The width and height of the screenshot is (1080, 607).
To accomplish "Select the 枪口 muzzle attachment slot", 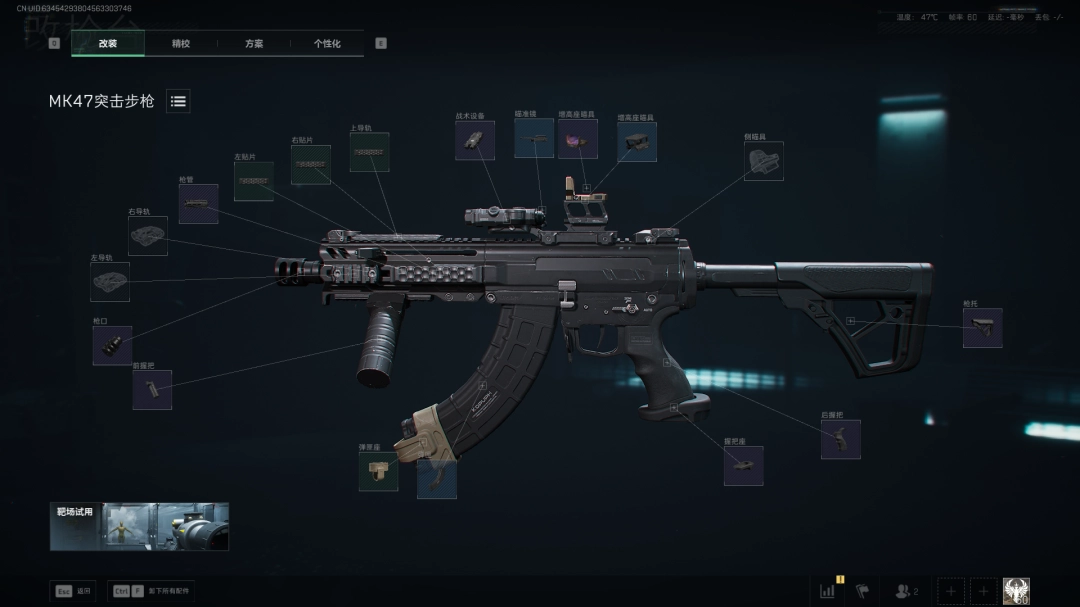I will pos(112,345).
